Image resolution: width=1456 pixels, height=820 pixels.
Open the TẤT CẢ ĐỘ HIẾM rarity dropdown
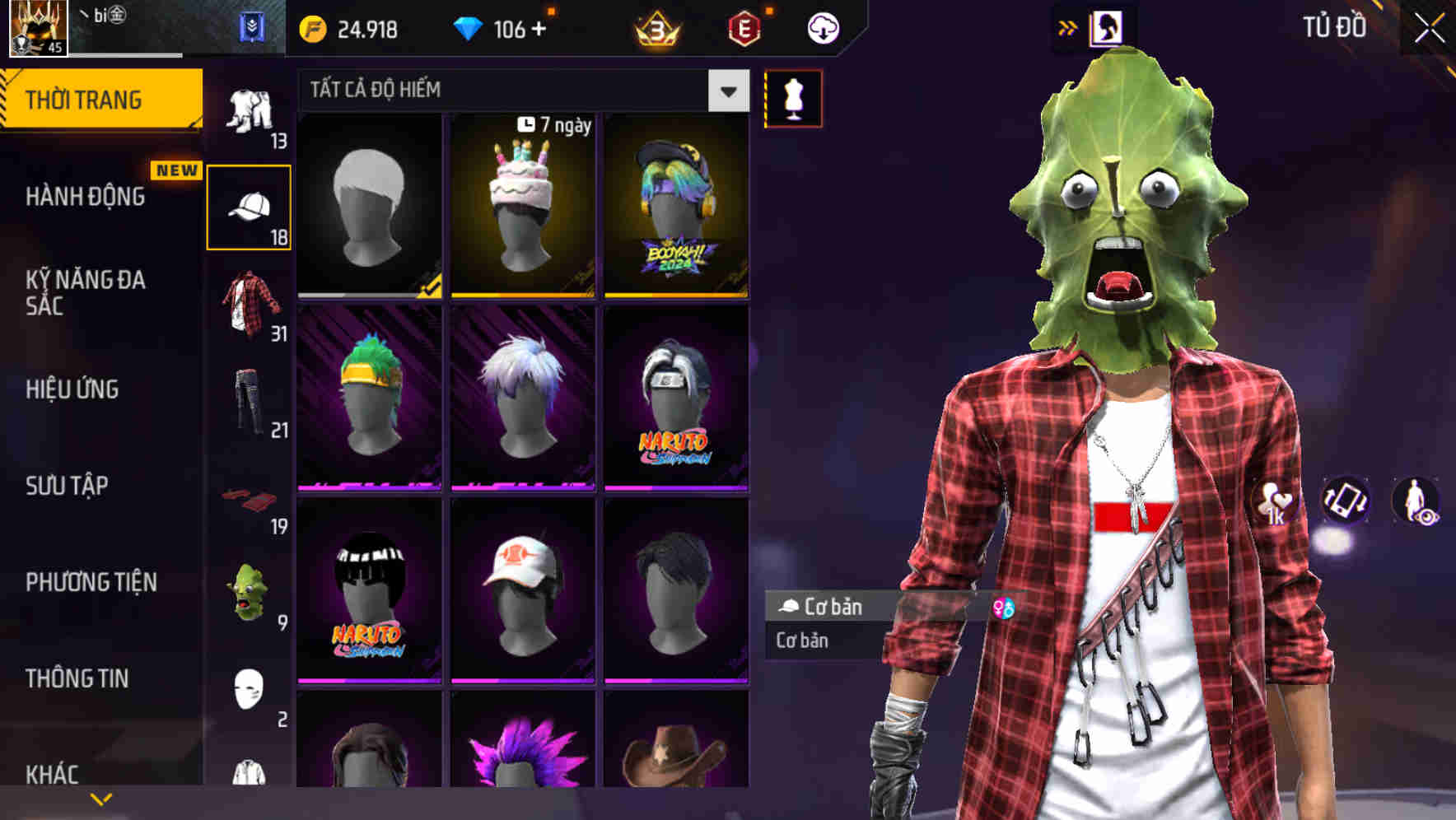tap(511, 91)
